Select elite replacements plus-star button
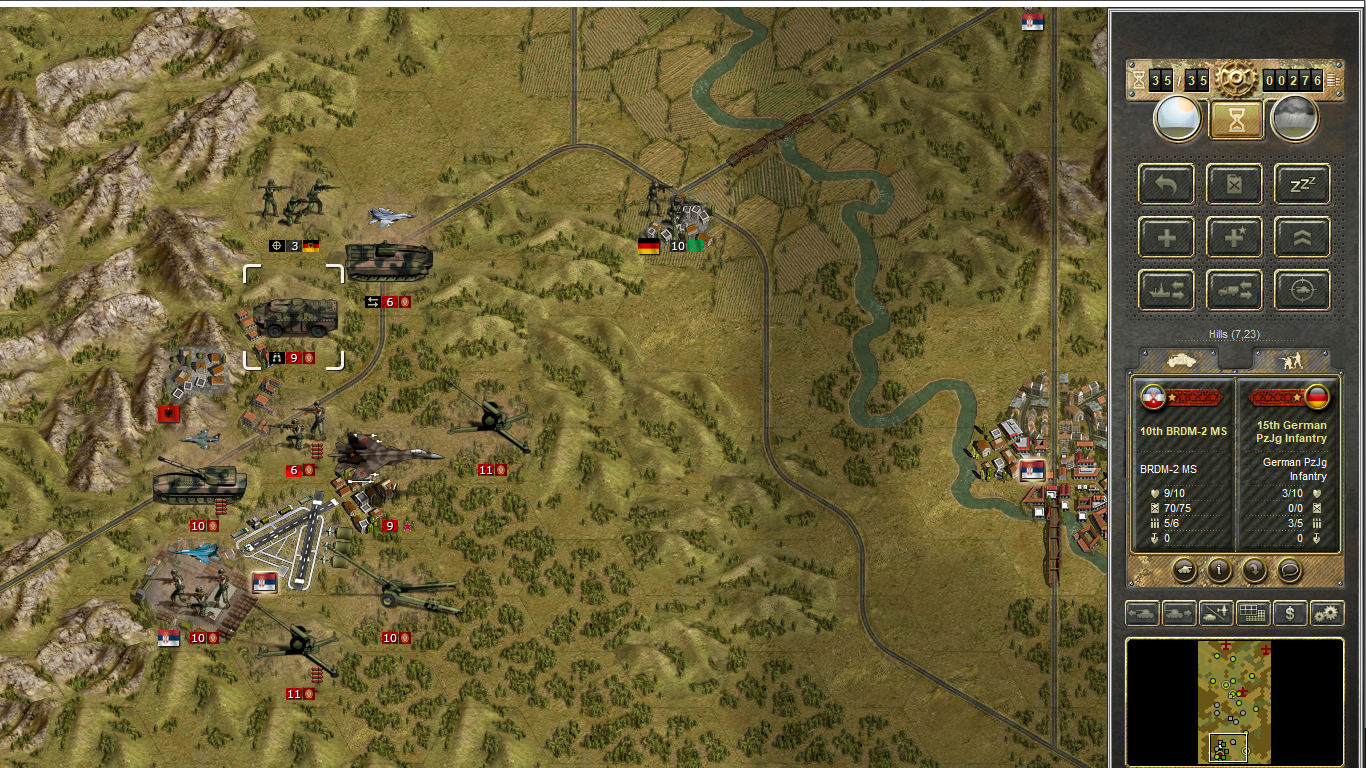This screenshot has height=768, width=1366. (x=1234, y=238)
